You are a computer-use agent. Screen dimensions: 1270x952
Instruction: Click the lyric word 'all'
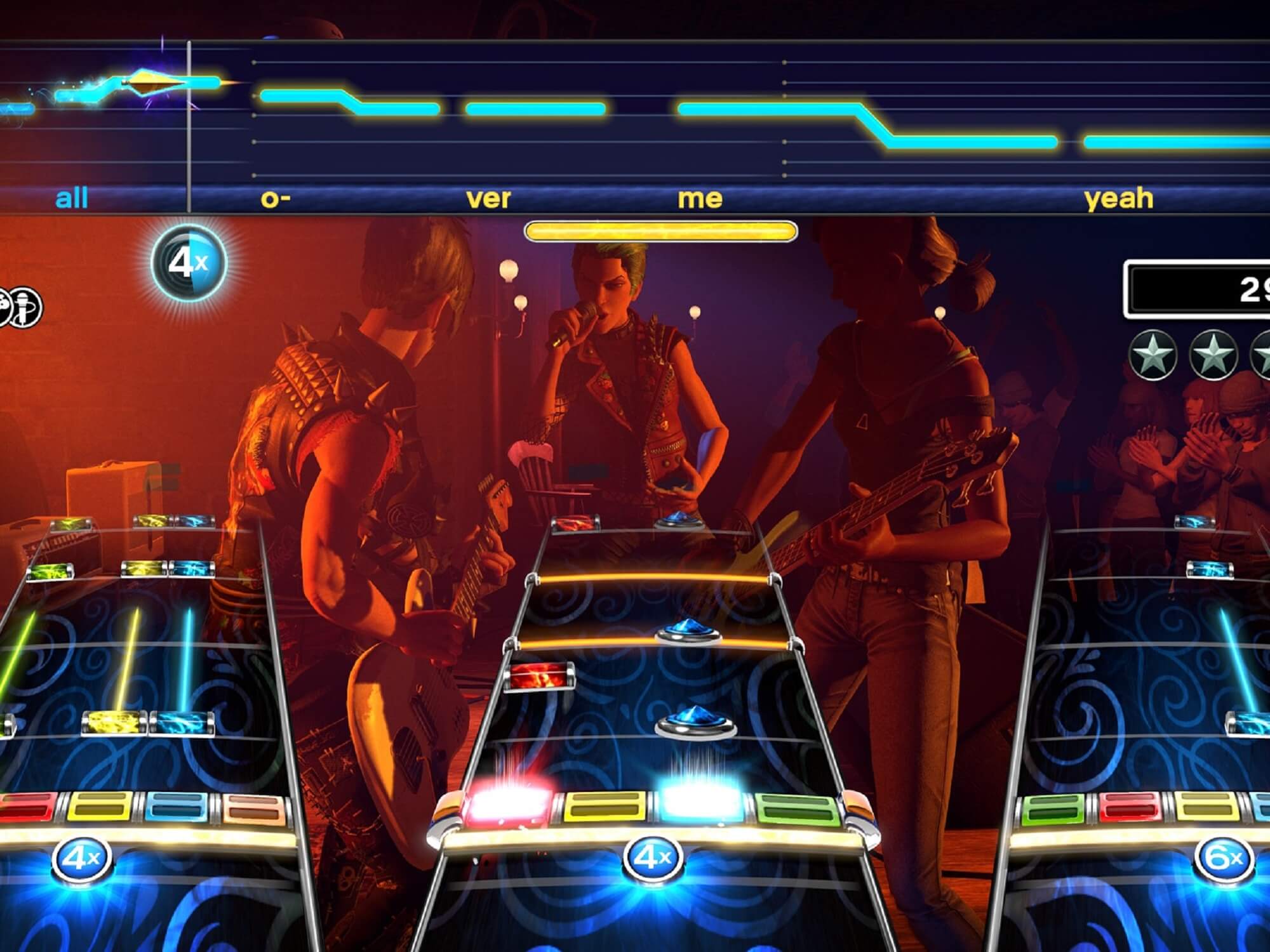click(x=72, y=198)
